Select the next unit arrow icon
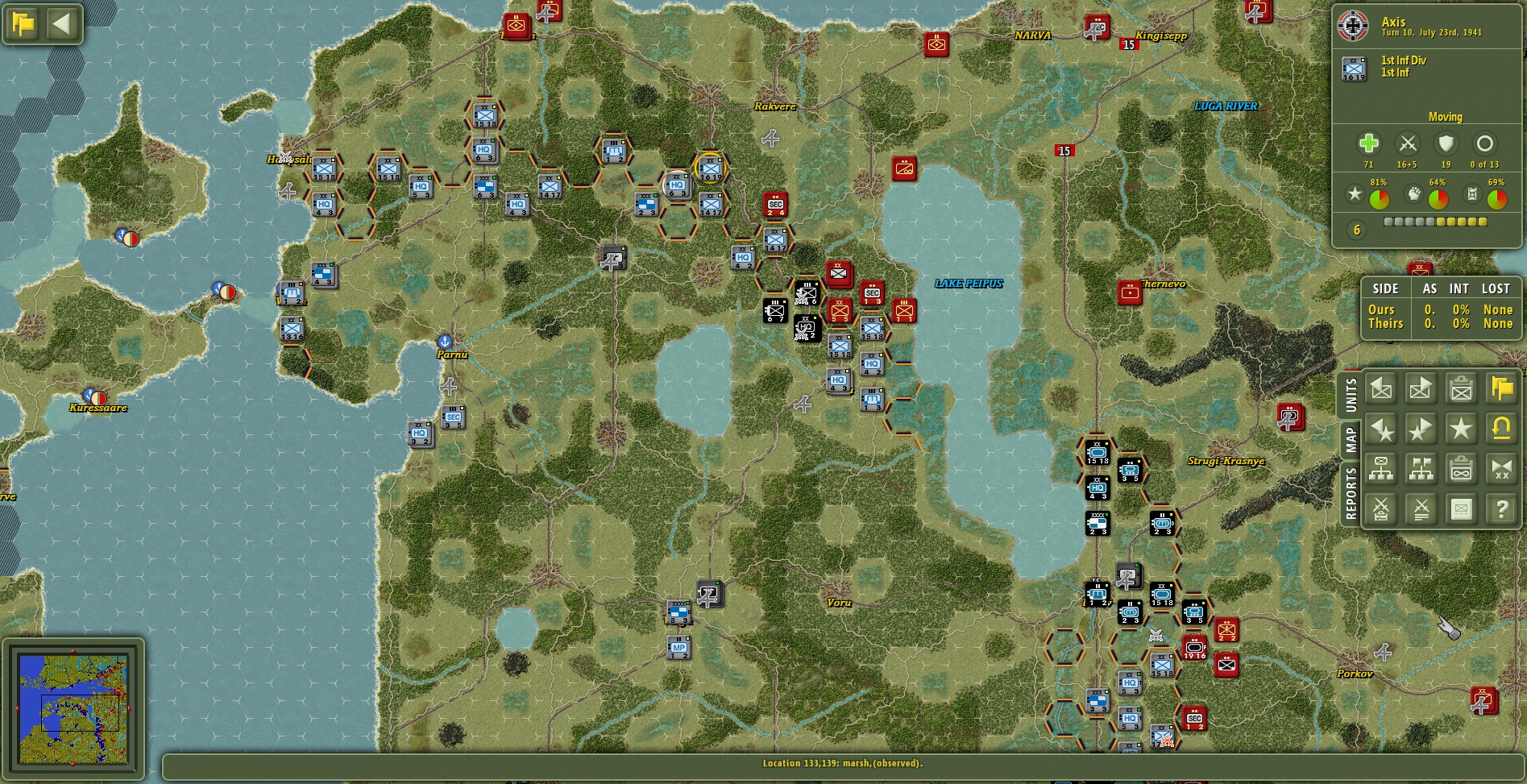Screen dimensions: 1527x784 1419,389
